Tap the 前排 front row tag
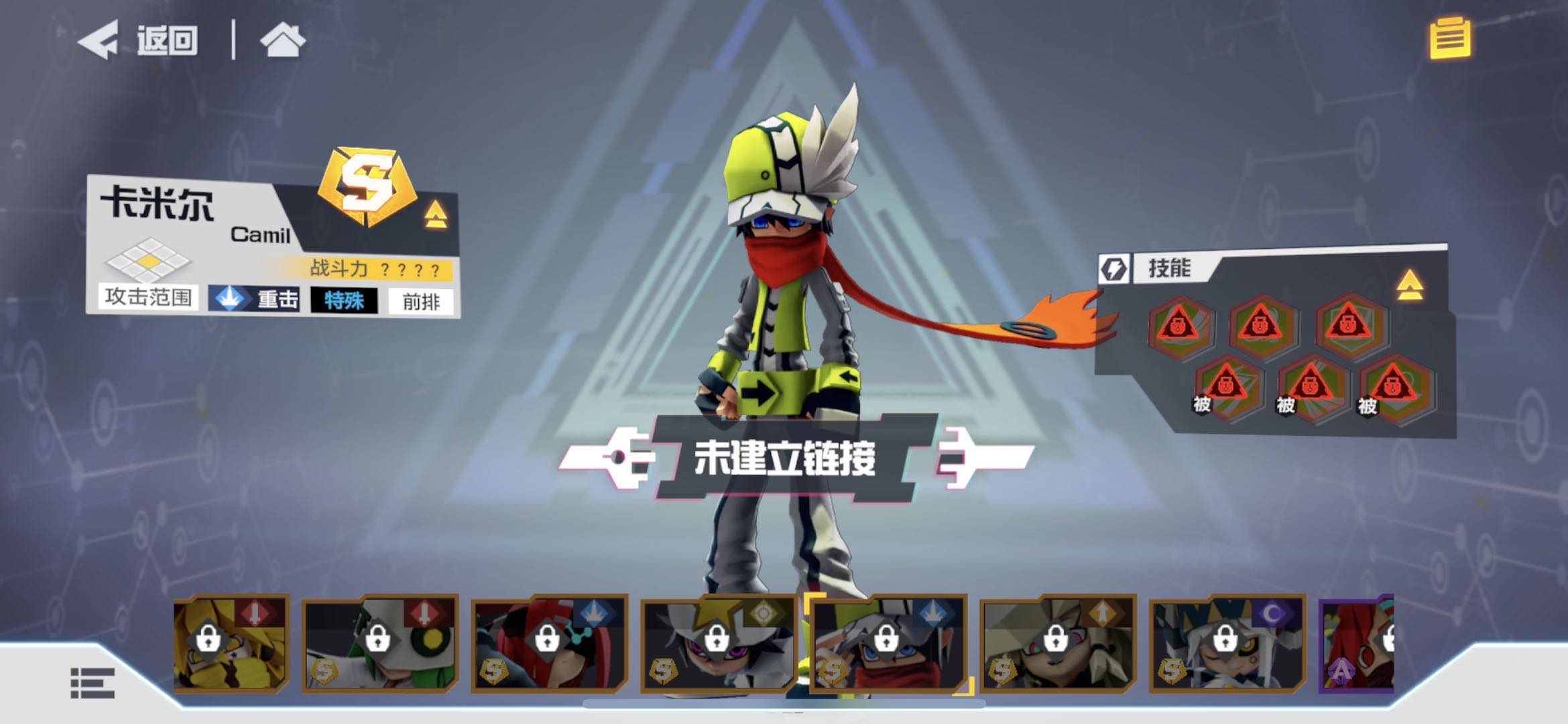Screen dimensions: 1568x724 [421, 302]
